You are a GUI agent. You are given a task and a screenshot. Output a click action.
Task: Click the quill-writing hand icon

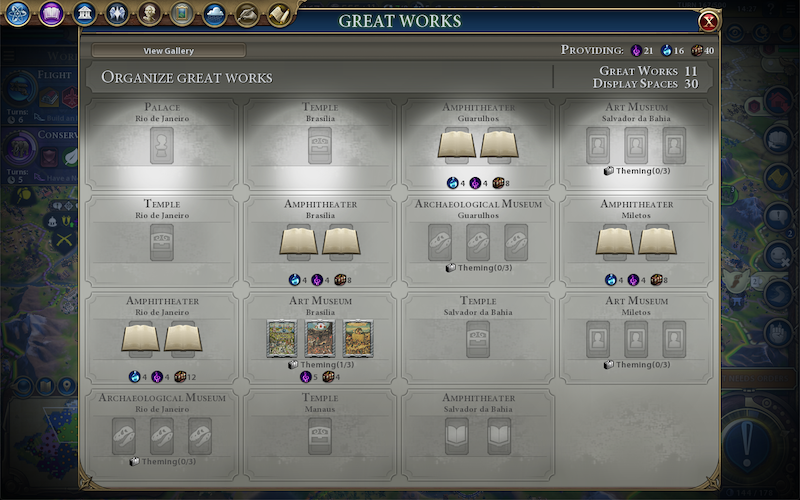point(246,14)
